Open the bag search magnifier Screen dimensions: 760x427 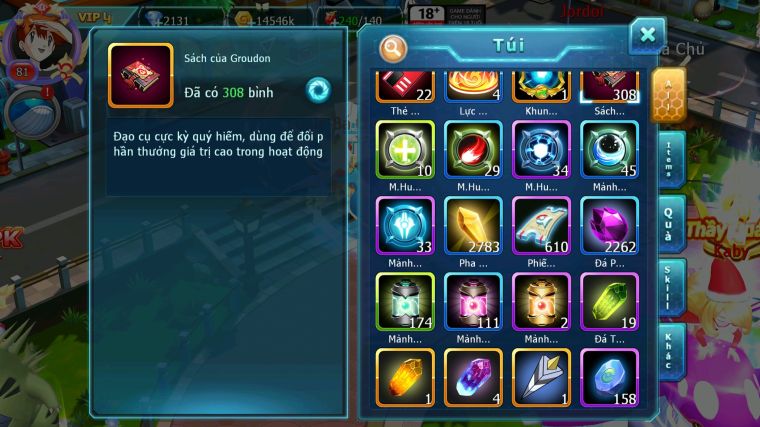click(x=394, y=48)
